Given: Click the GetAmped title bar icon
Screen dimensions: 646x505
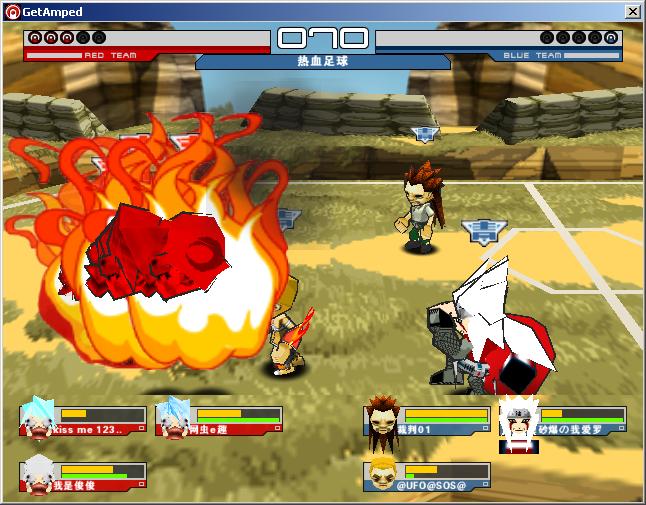Looking at the screenshot, I should [12, 12].
